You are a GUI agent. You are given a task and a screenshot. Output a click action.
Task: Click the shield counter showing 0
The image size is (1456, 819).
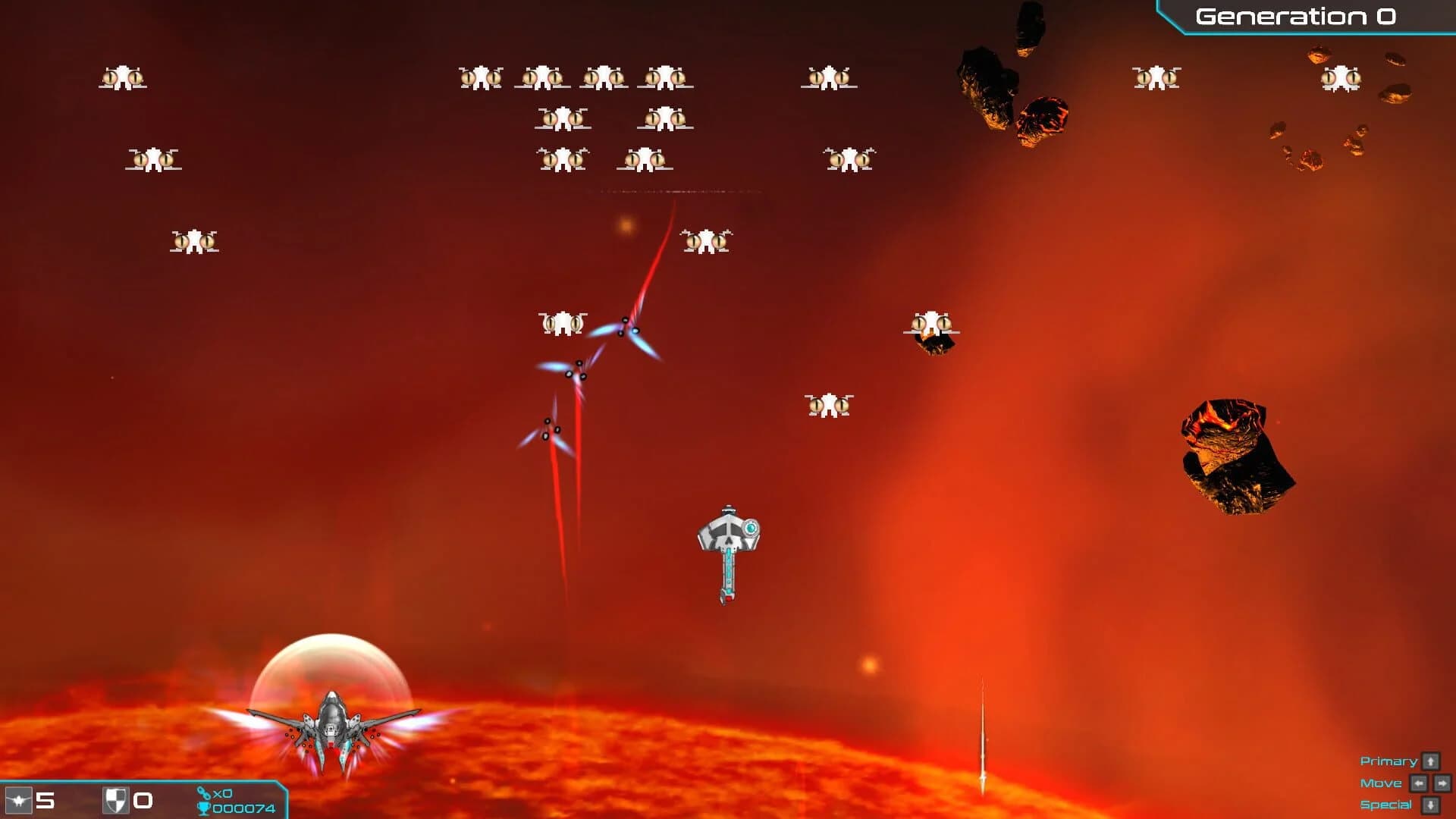click(144, 801)
